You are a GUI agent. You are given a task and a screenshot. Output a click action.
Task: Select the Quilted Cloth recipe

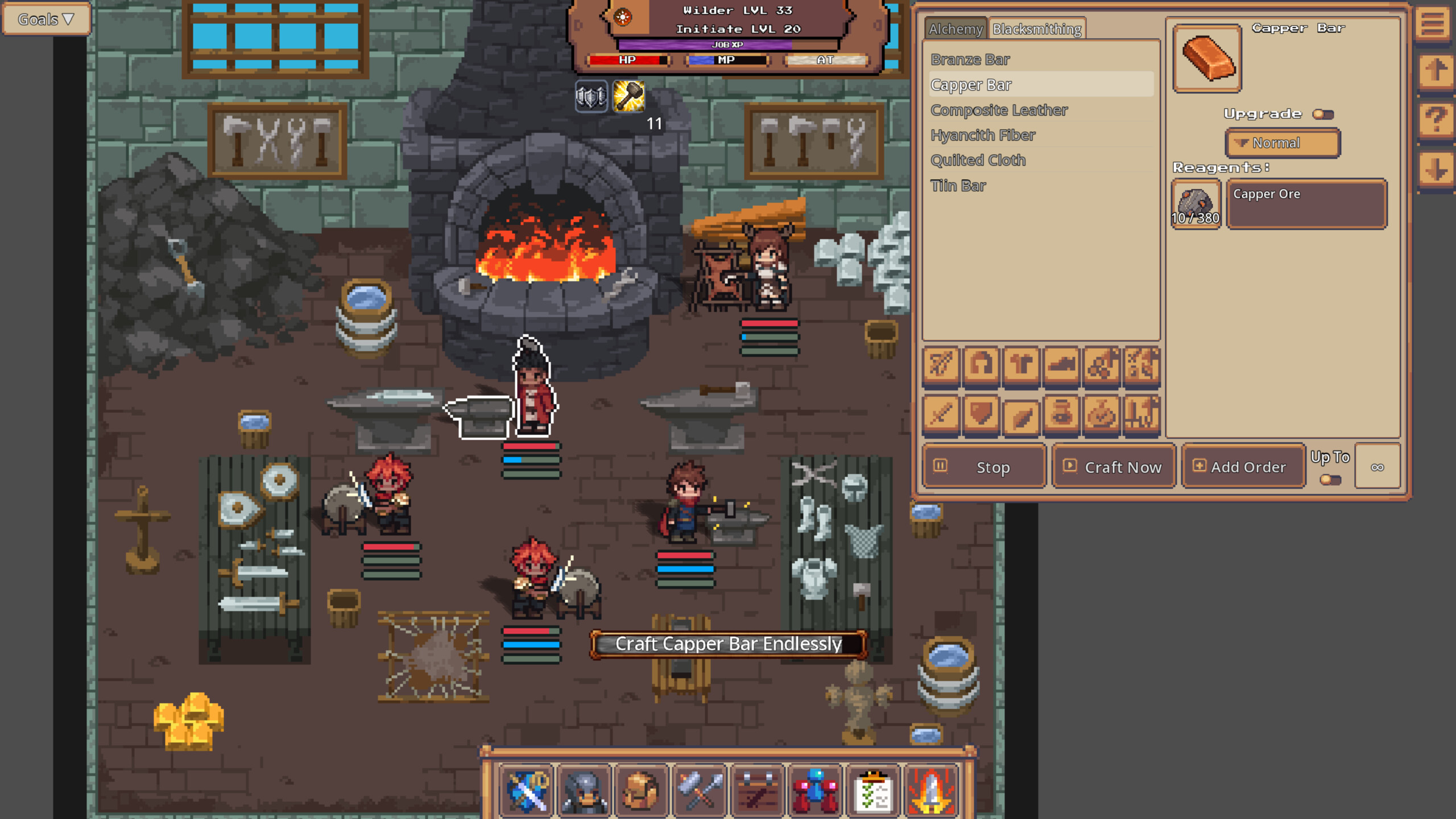(979, 160)
